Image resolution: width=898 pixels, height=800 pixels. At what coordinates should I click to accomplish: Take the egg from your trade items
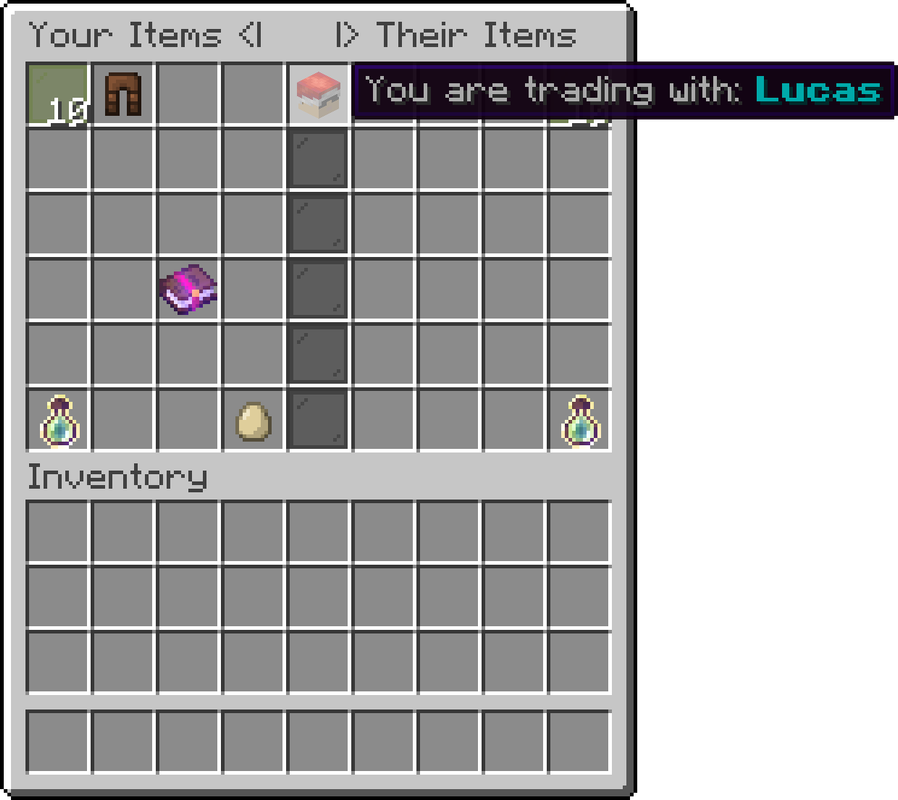(253, 421)
